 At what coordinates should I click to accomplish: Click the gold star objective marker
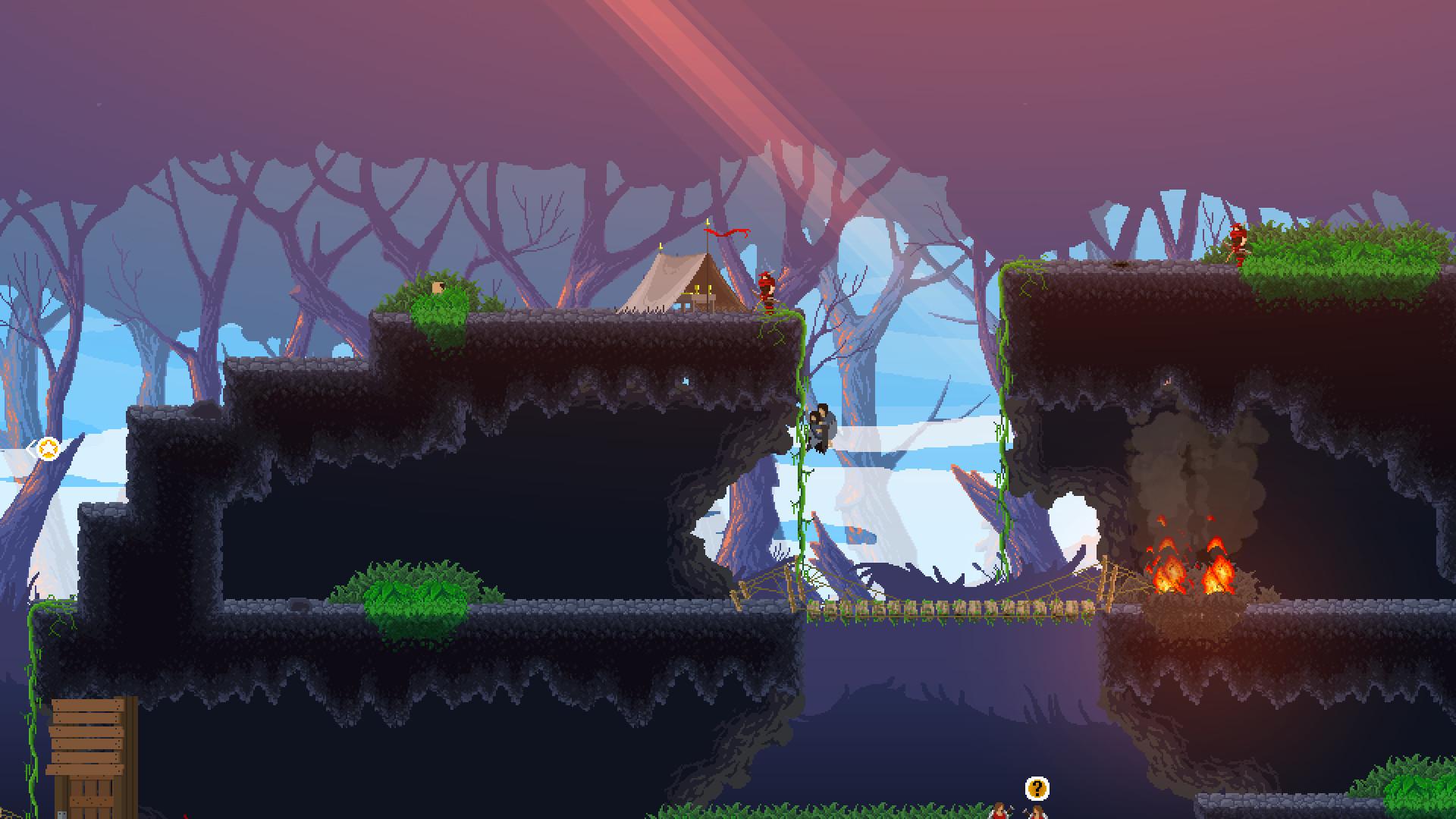click(x=48, y=449)
